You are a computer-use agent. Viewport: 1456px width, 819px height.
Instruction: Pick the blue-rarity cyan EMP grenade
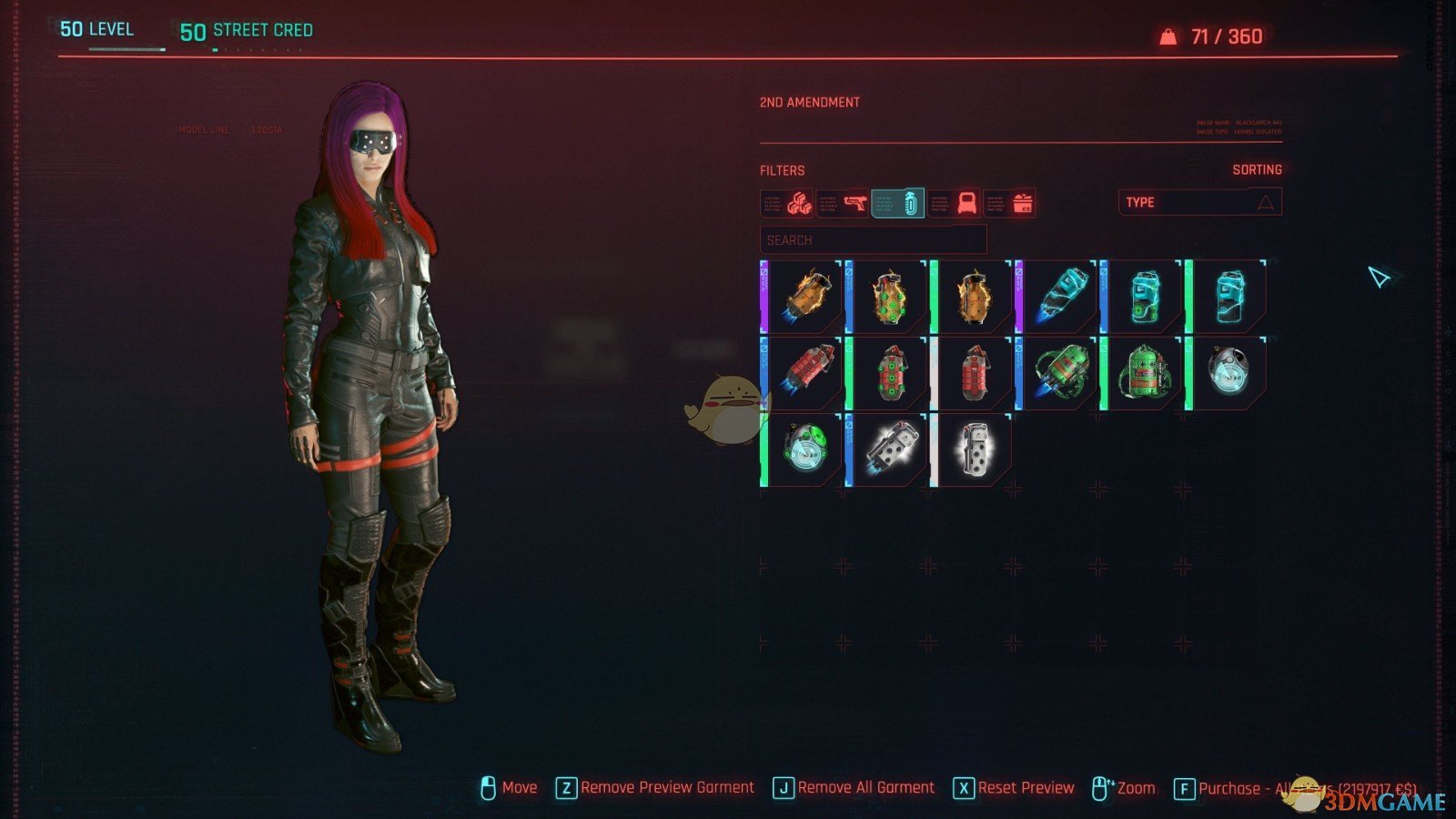[1143, 297]
